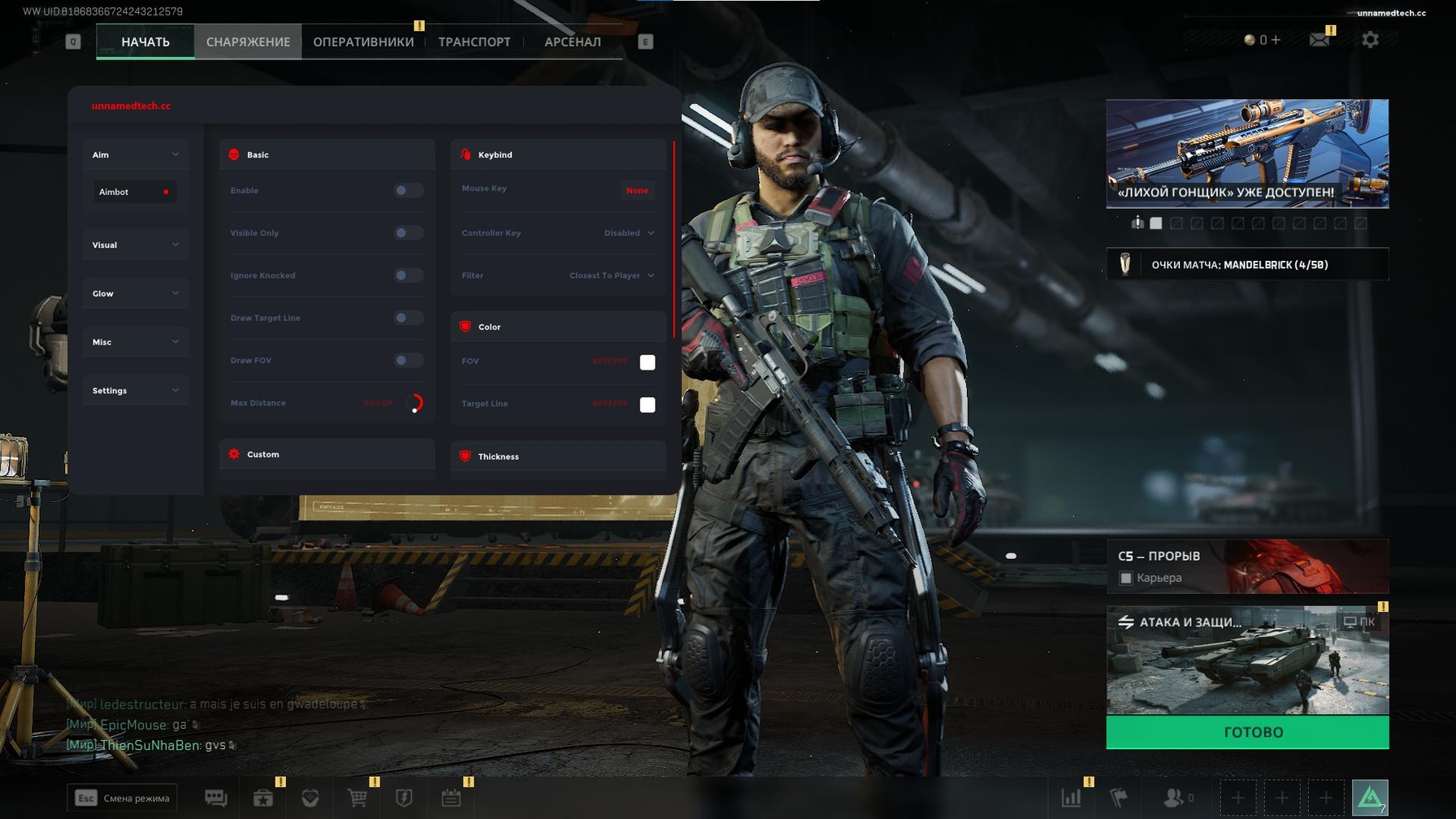Click the Mouse Key None keybind button
1456x819 pixels.
tap(638, 190)
